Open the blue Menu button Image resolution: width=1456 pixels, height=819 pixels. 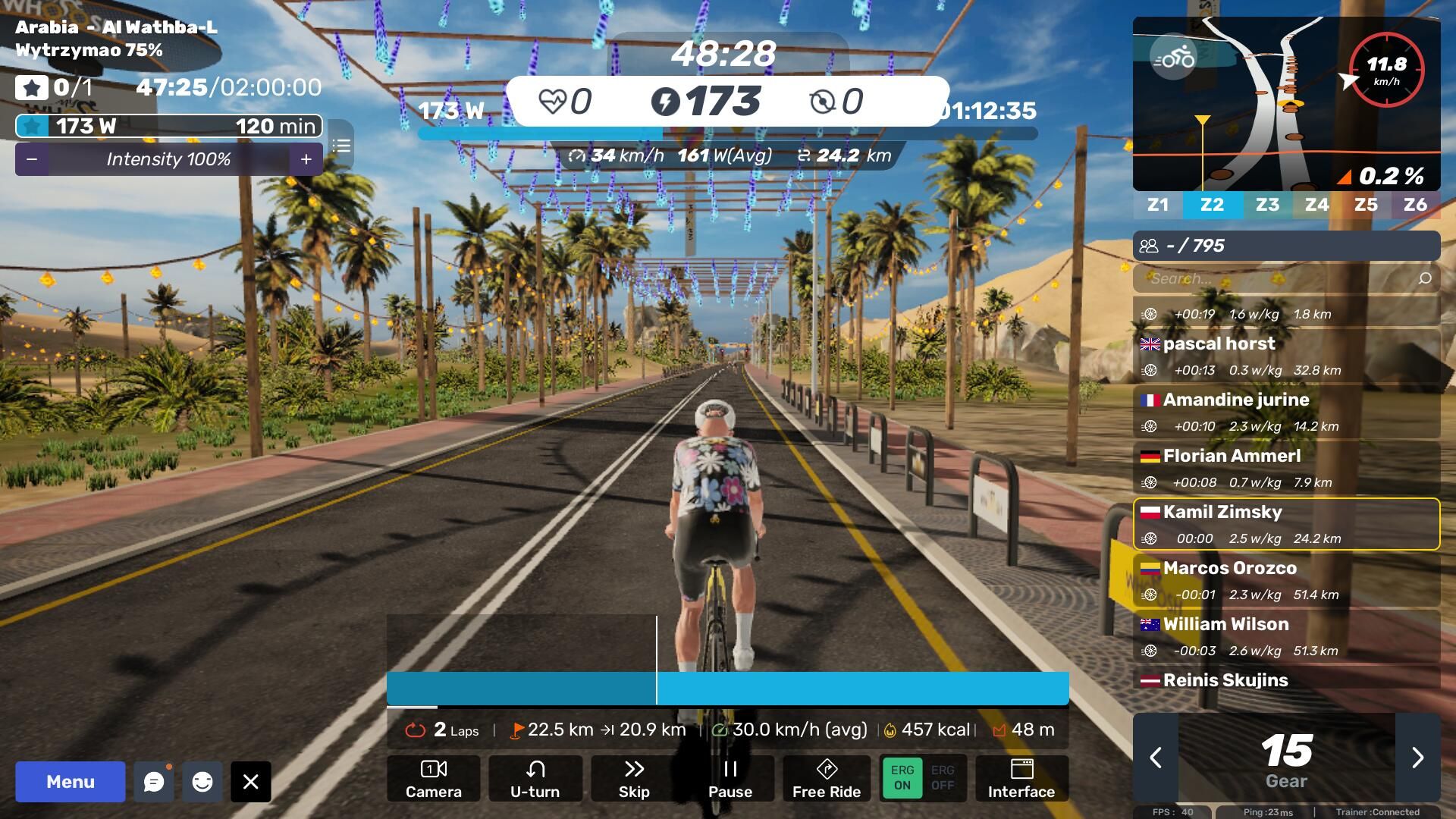70,782
